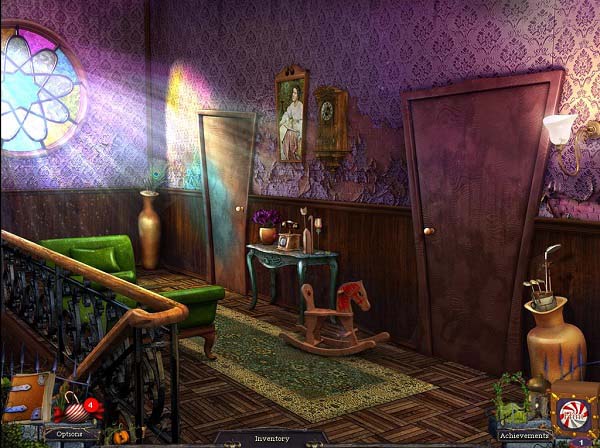Viewport: 600px width, 448px height.
Task: Use the peppermint swirl Hint button
Action: point(574,412)
